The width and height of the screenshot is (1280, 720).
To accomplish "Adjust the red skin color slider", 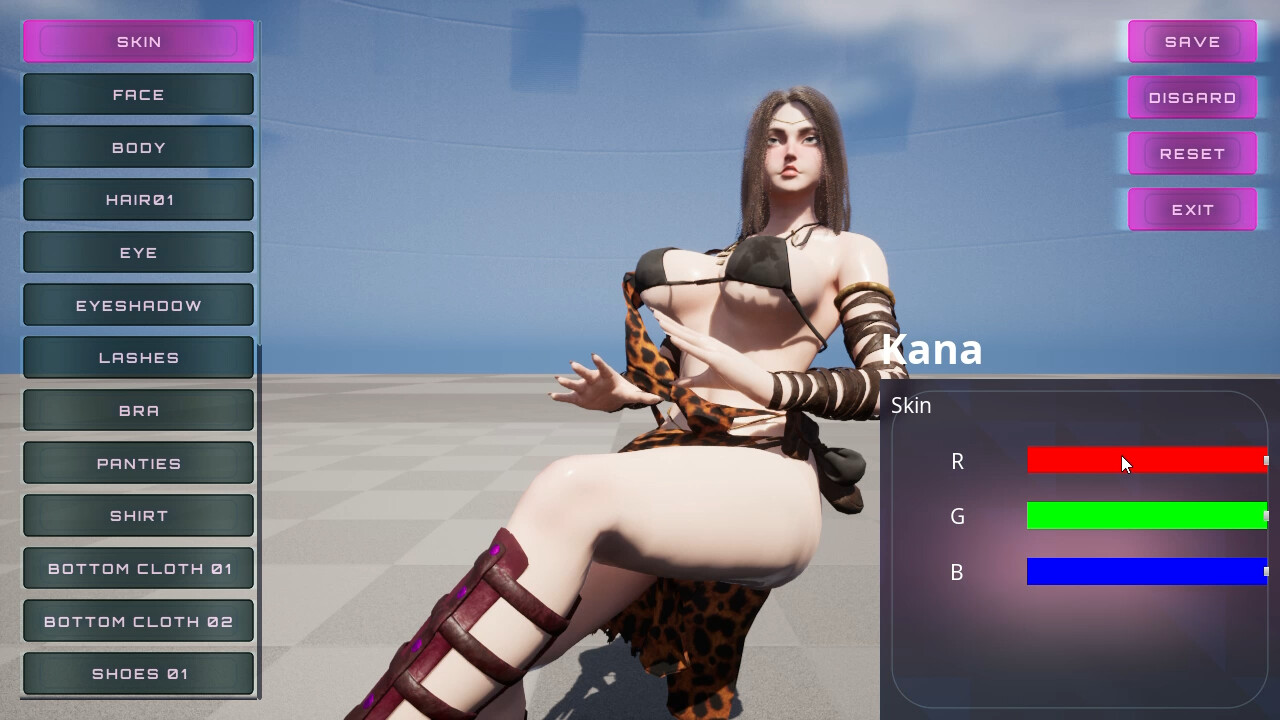I will 1147,461.
